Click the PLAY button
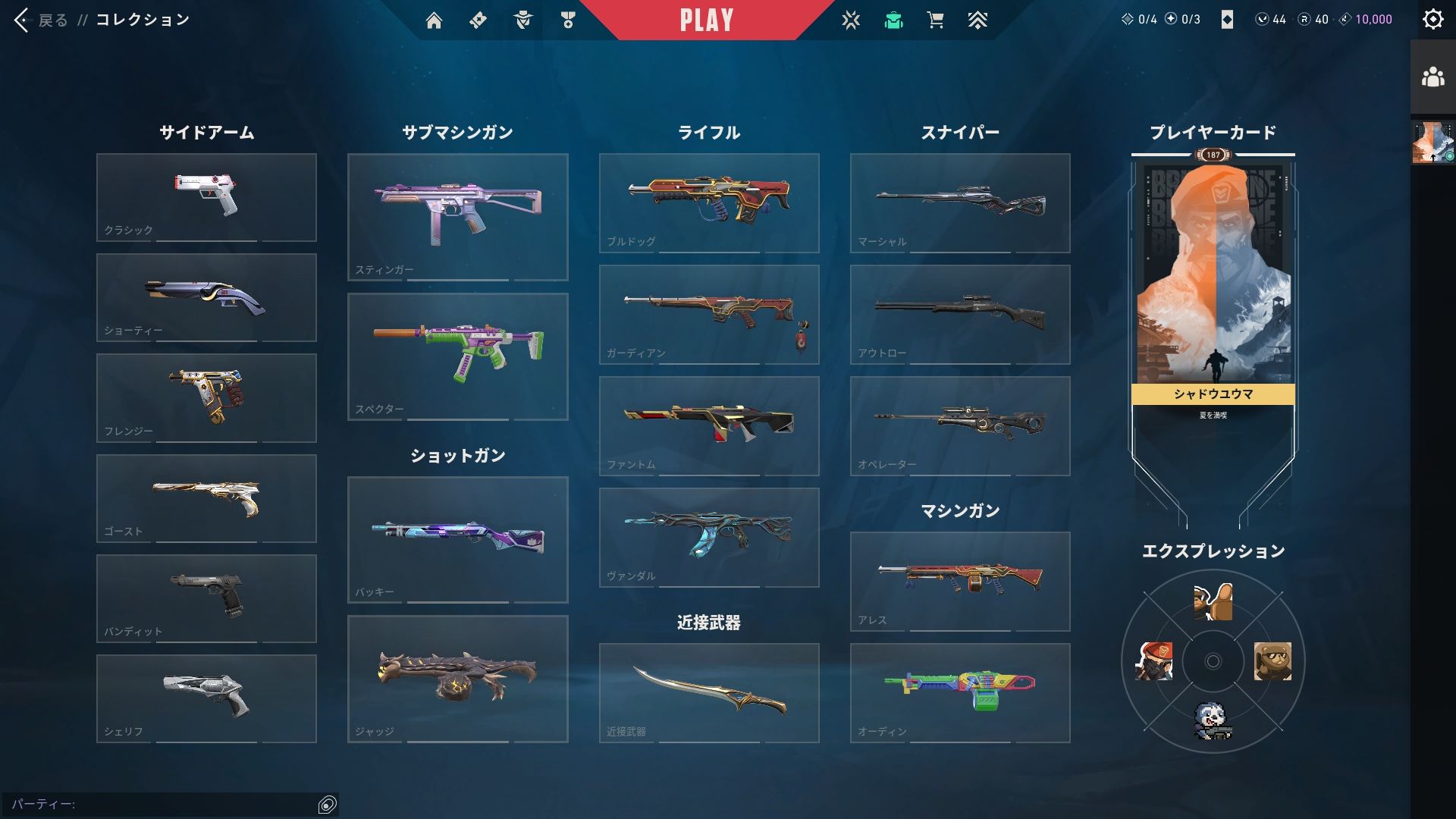Viewport: 1456px width, 819px height. (706, 20)
